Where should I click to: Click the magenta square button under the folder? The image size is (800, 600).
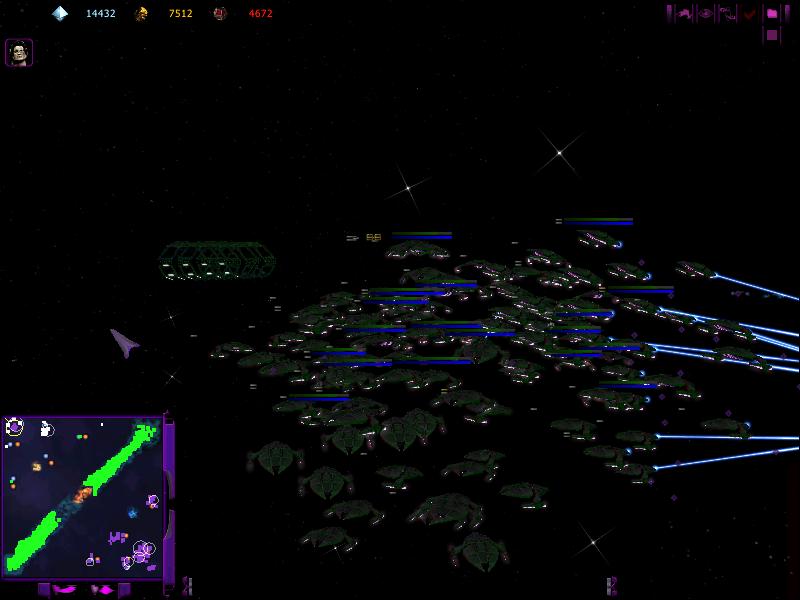click(772, 35)
